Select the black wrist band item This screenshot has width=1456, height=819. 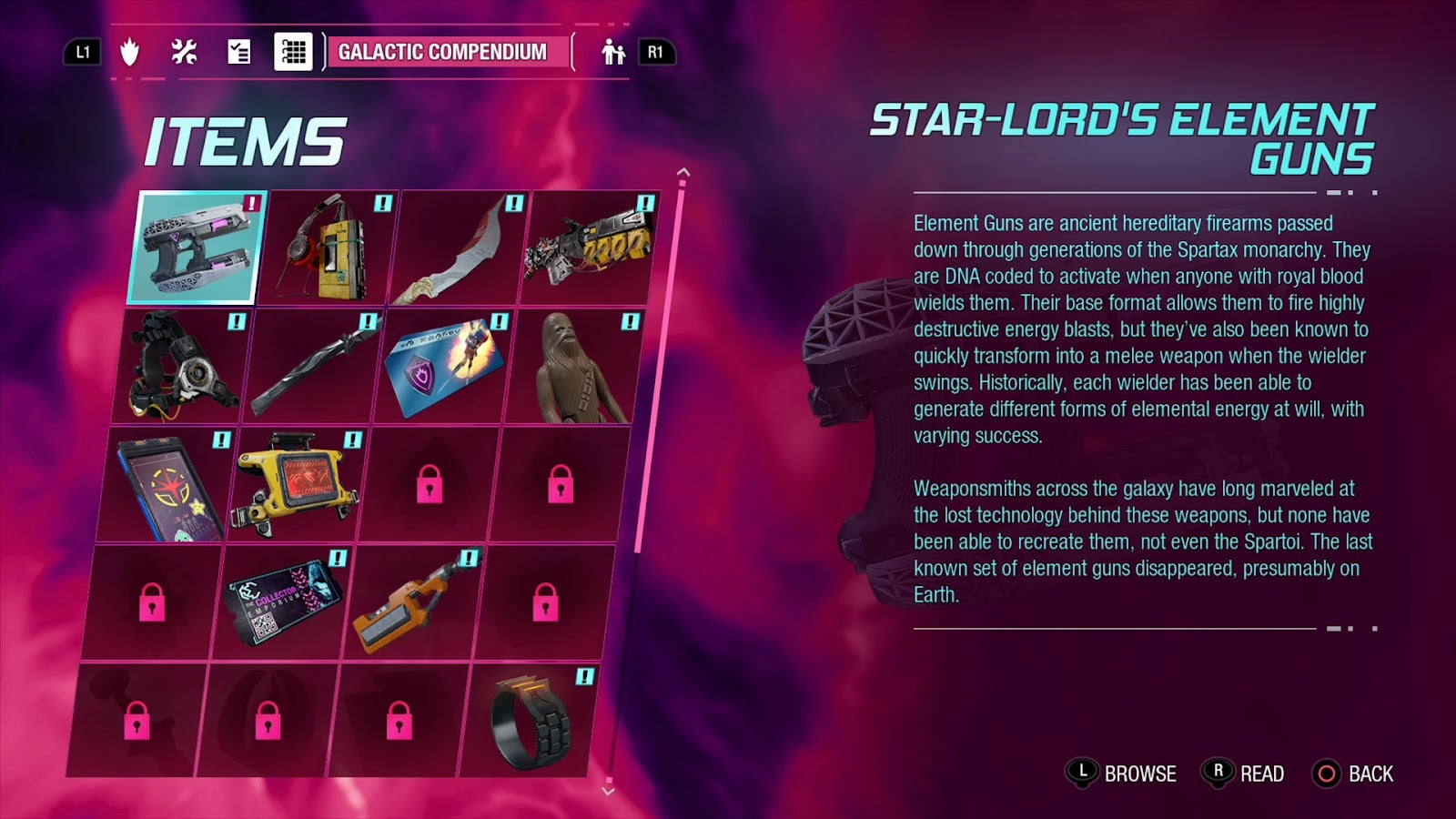point(530,721)
